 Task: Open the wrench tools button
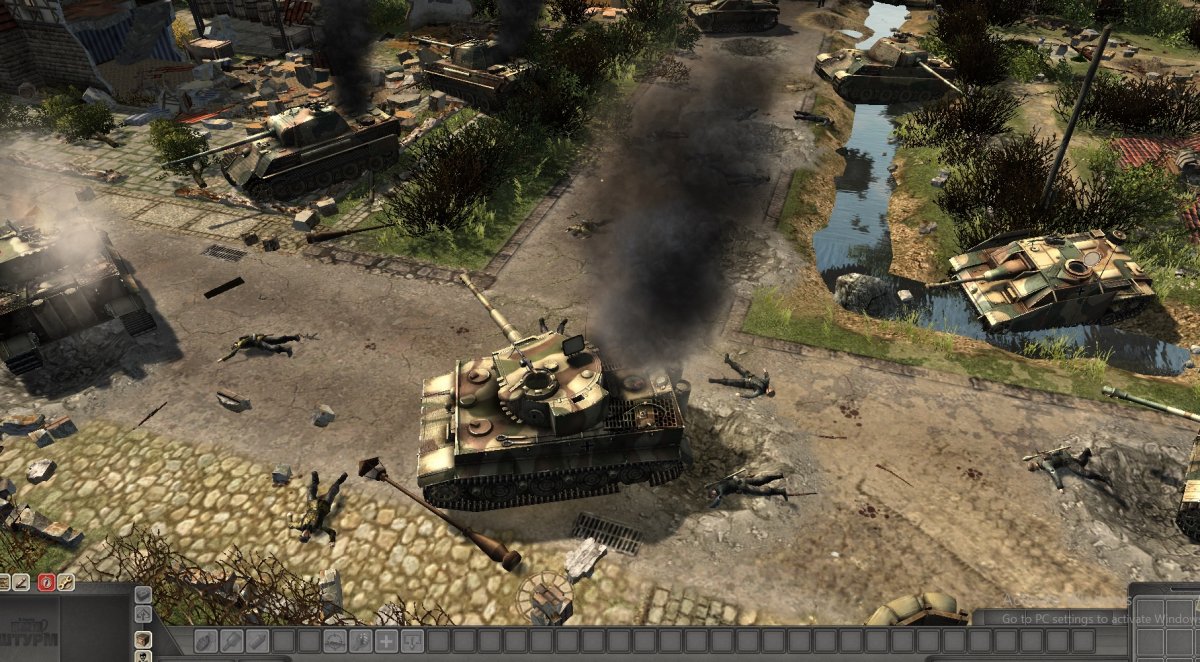click(66, 582)
